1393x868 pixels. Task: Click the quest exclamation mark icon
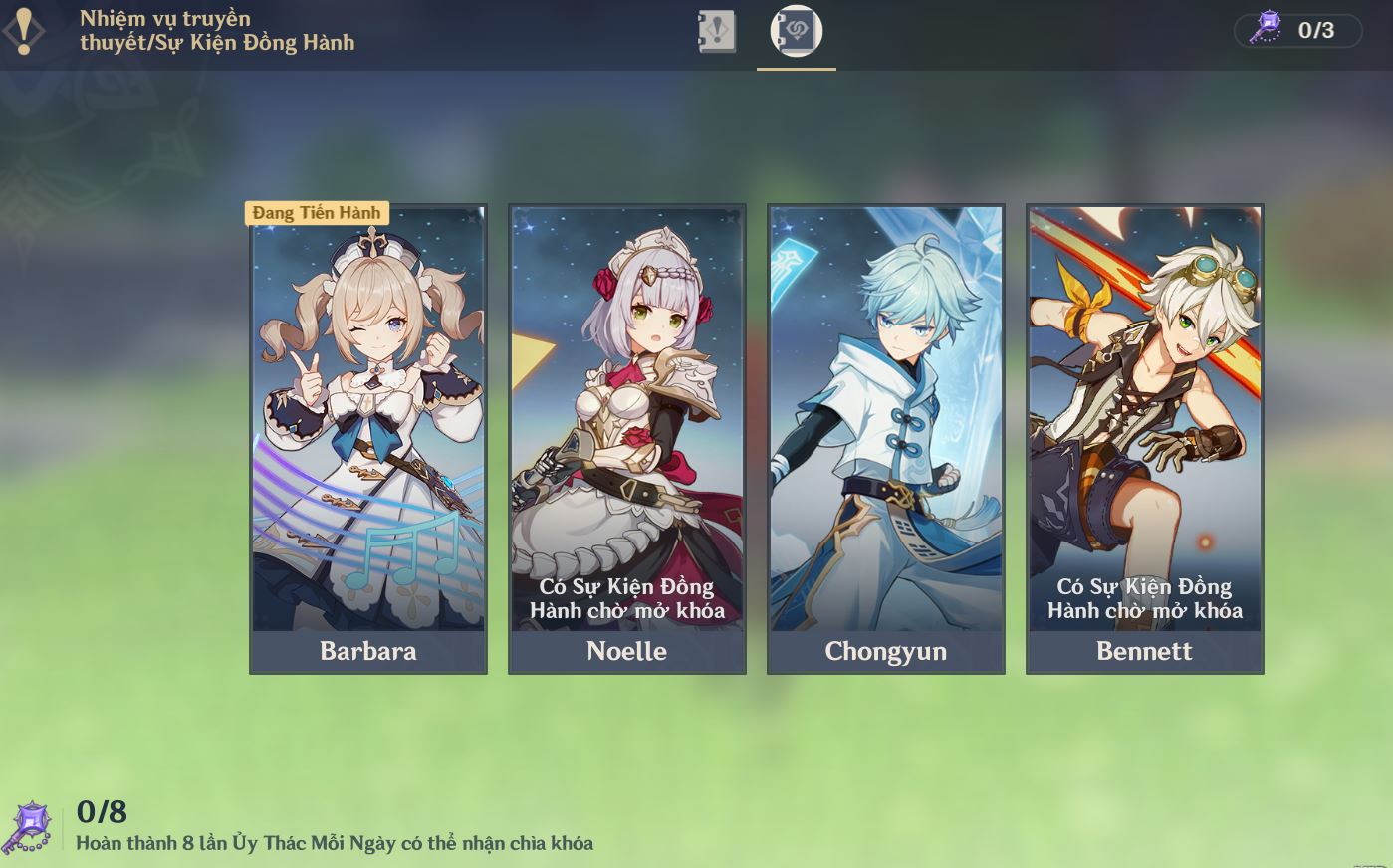coord(24,31)
